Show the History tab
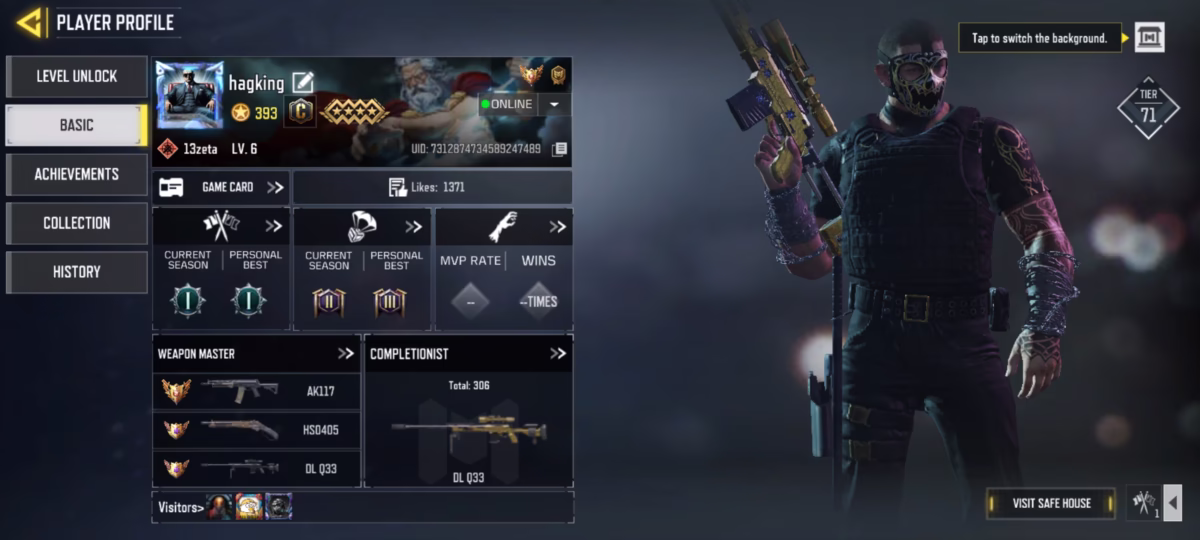Screen dimensions: 1200x540 (x=77, y=272)
